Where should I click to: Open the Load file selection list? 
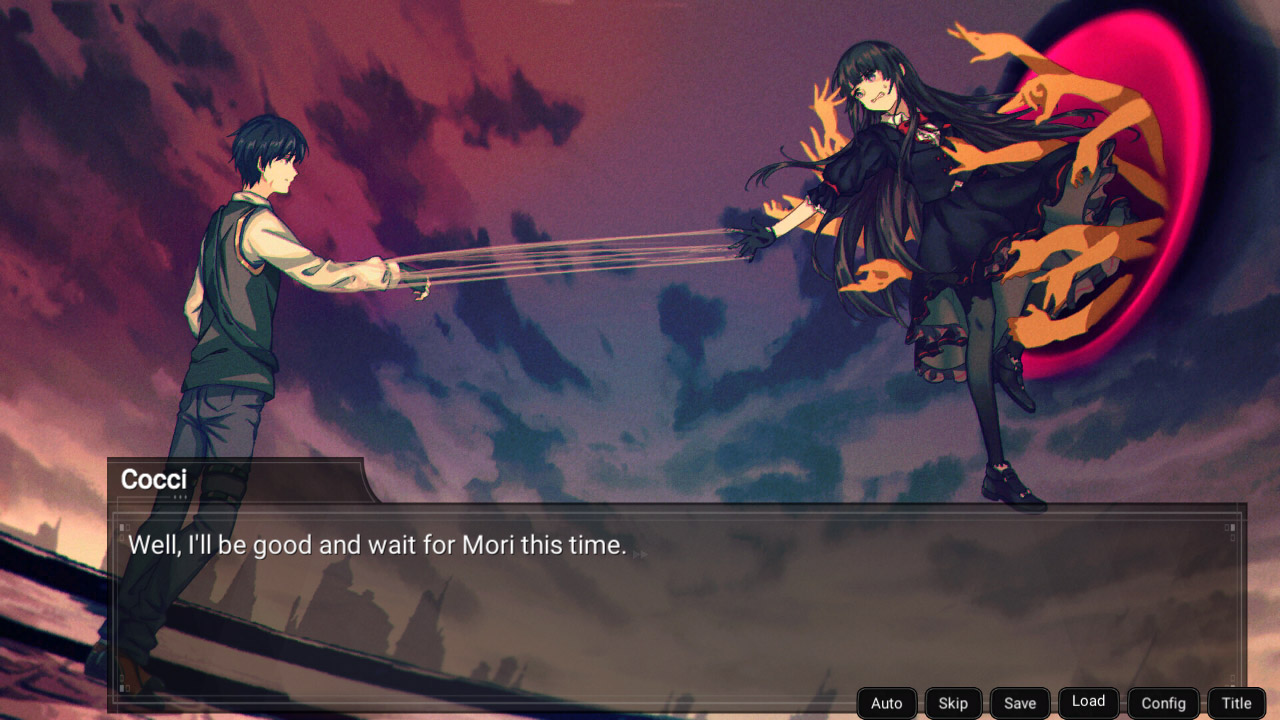1088,702
